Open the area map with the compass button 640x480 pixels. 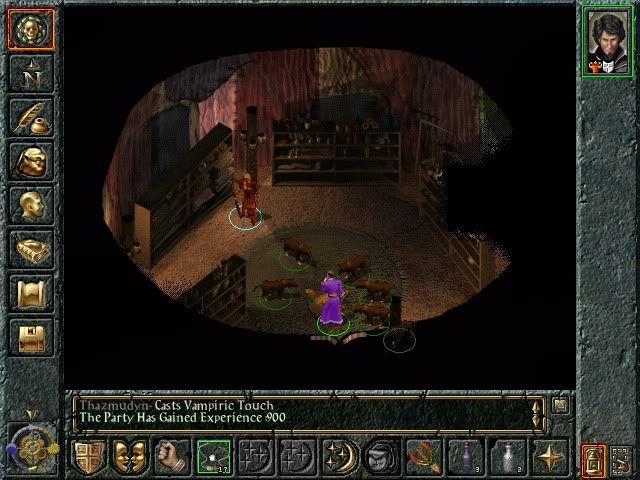click(x=30, y=73)
